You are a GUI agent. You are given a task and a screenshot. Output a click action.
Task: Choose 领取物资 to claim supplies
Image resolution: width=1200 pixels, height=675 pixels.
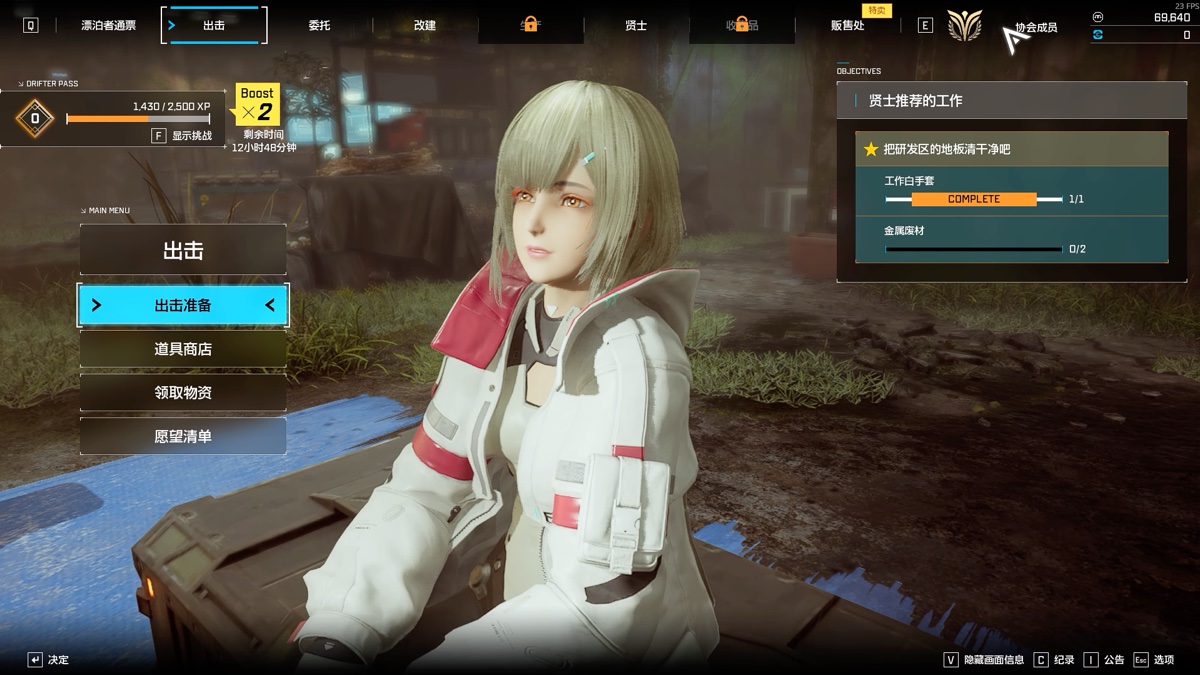click(183, 393)
